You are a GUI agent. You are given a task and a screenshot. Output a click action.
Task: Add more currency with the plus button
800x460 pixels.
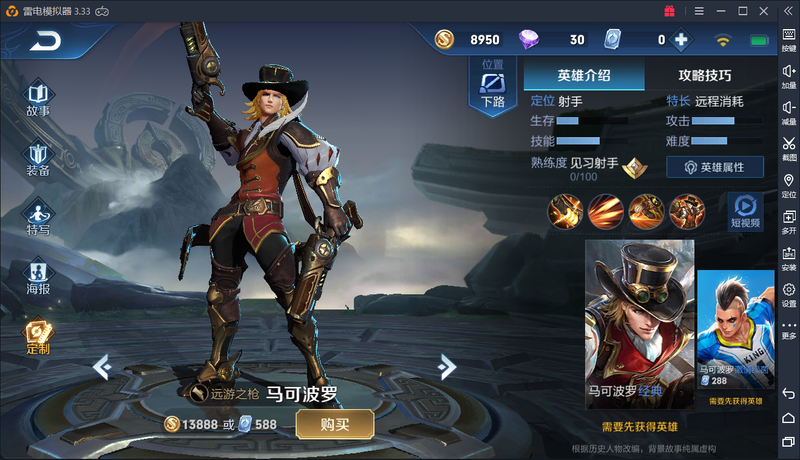[681, 40]
